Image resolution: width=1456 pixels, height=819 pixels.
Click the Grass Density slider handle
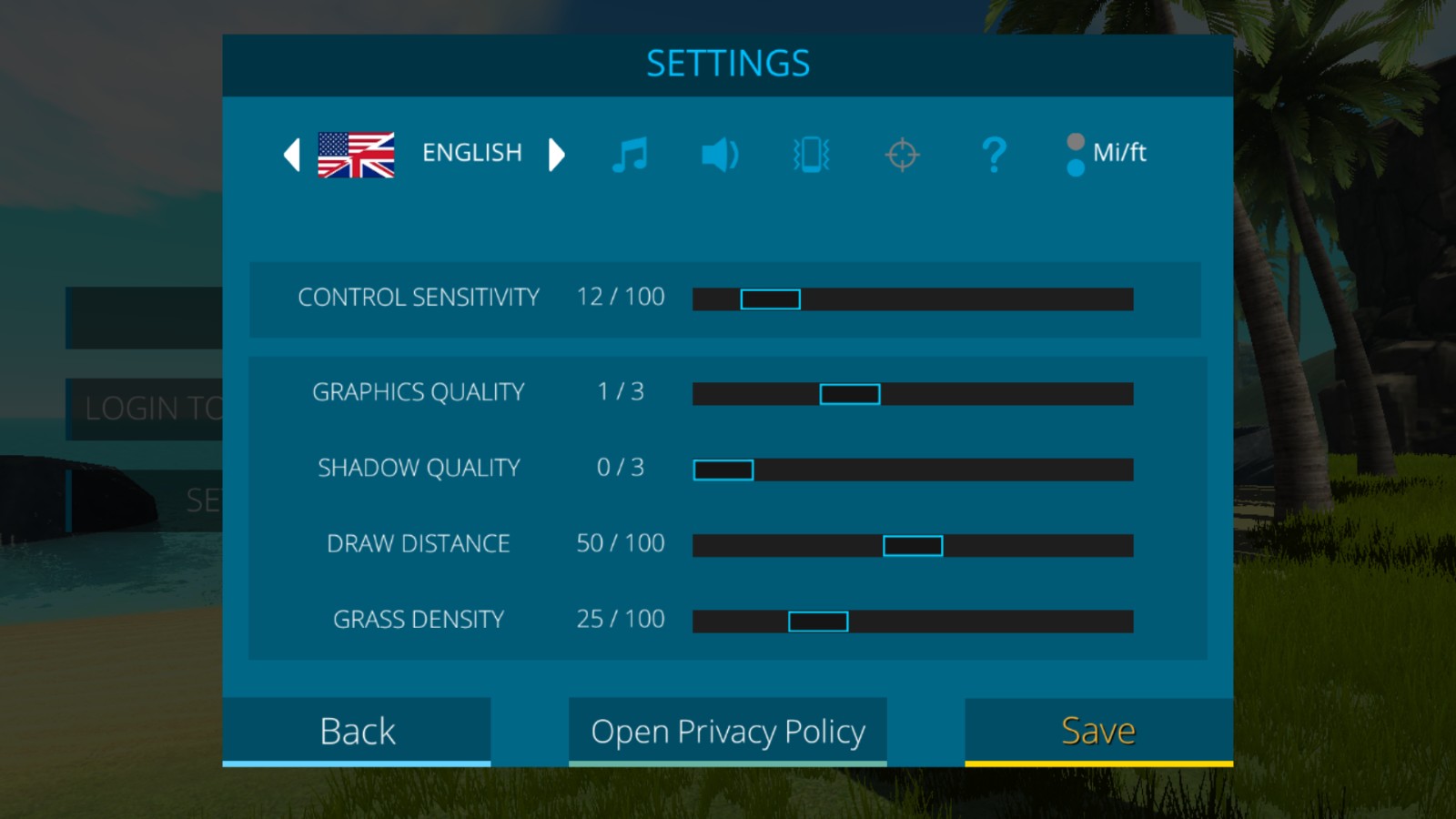818,622
